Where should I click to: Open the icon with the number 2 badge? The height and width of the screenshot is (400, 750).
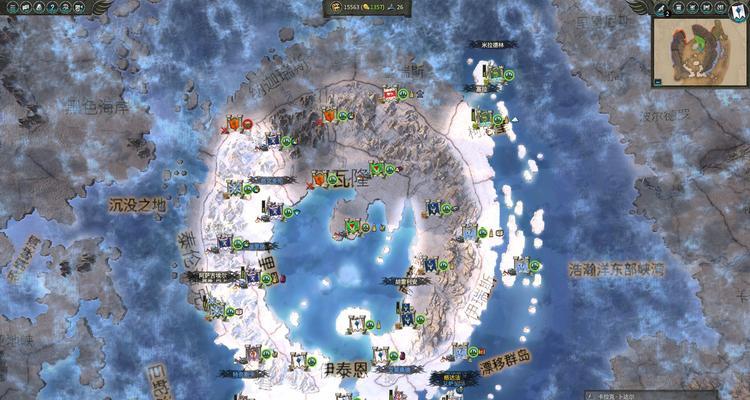tap(660, 8)
